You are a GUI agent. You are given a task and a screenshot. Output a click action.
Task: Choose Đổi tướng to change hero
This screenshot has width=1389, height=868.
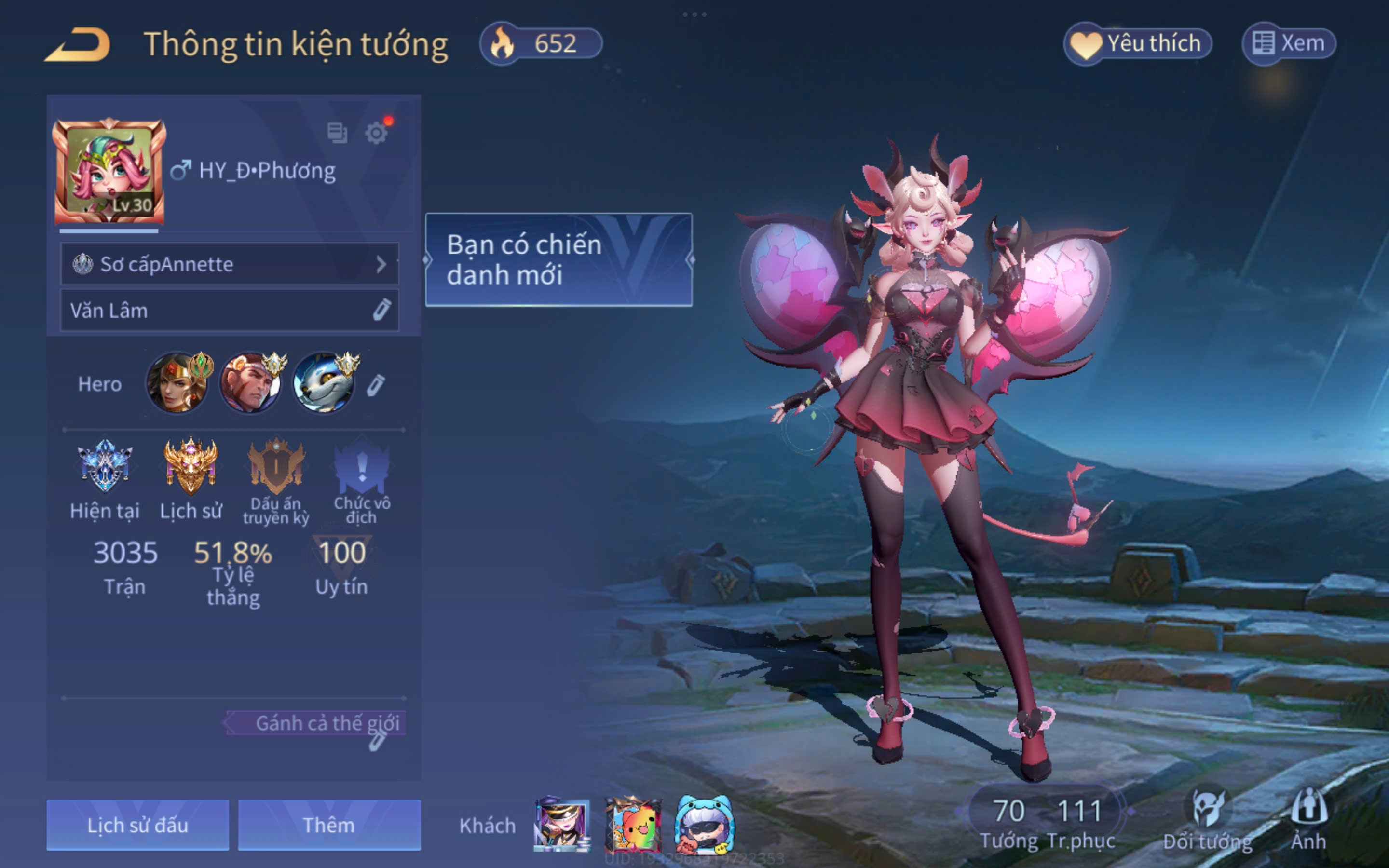(x=1208, y=821)
